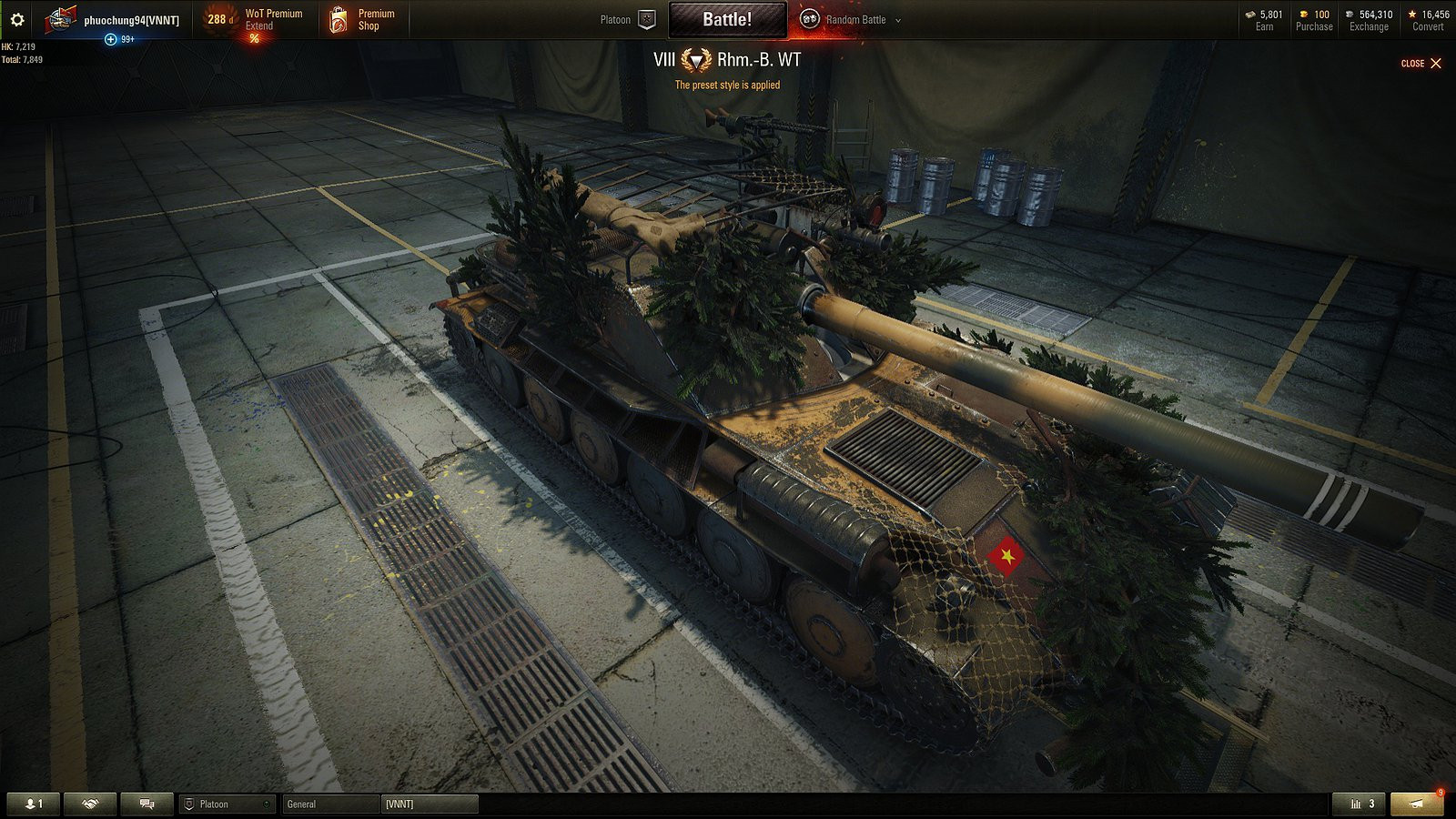Open the Premium Shop bag icon

pyautogui.click(x=339, y=18)
